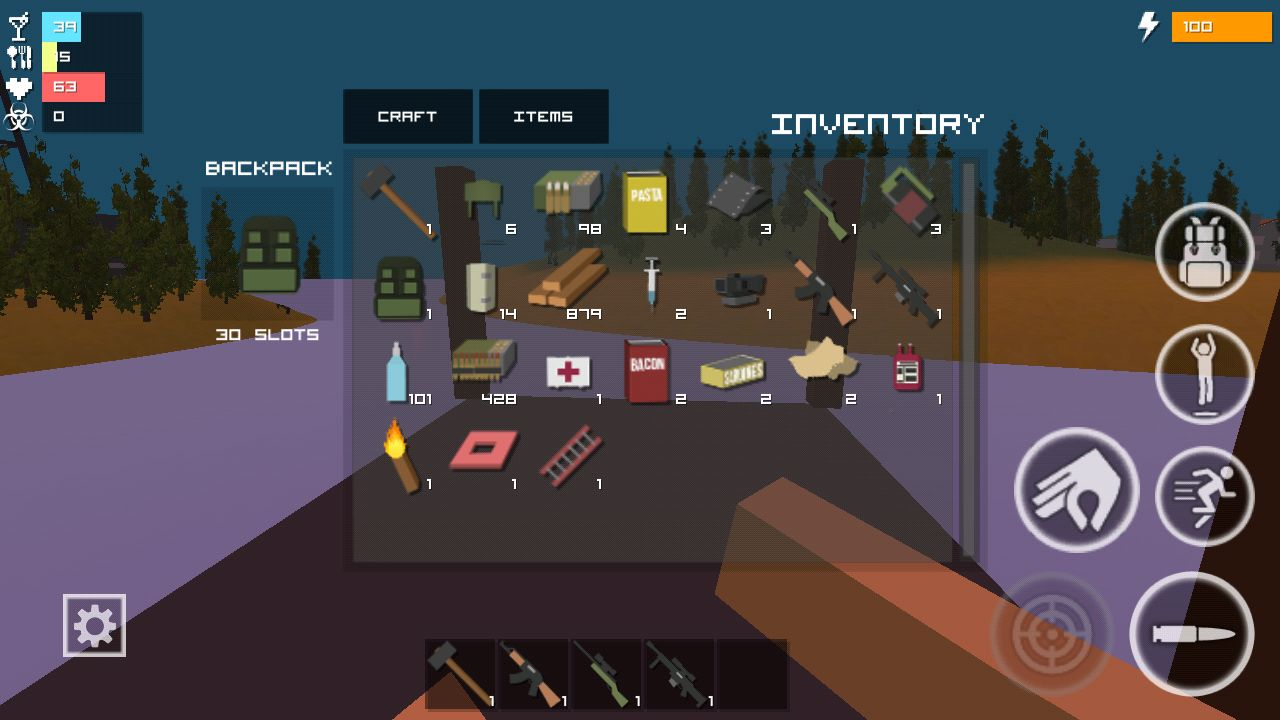Toggle the backpack inventory button

point(1204,252)
